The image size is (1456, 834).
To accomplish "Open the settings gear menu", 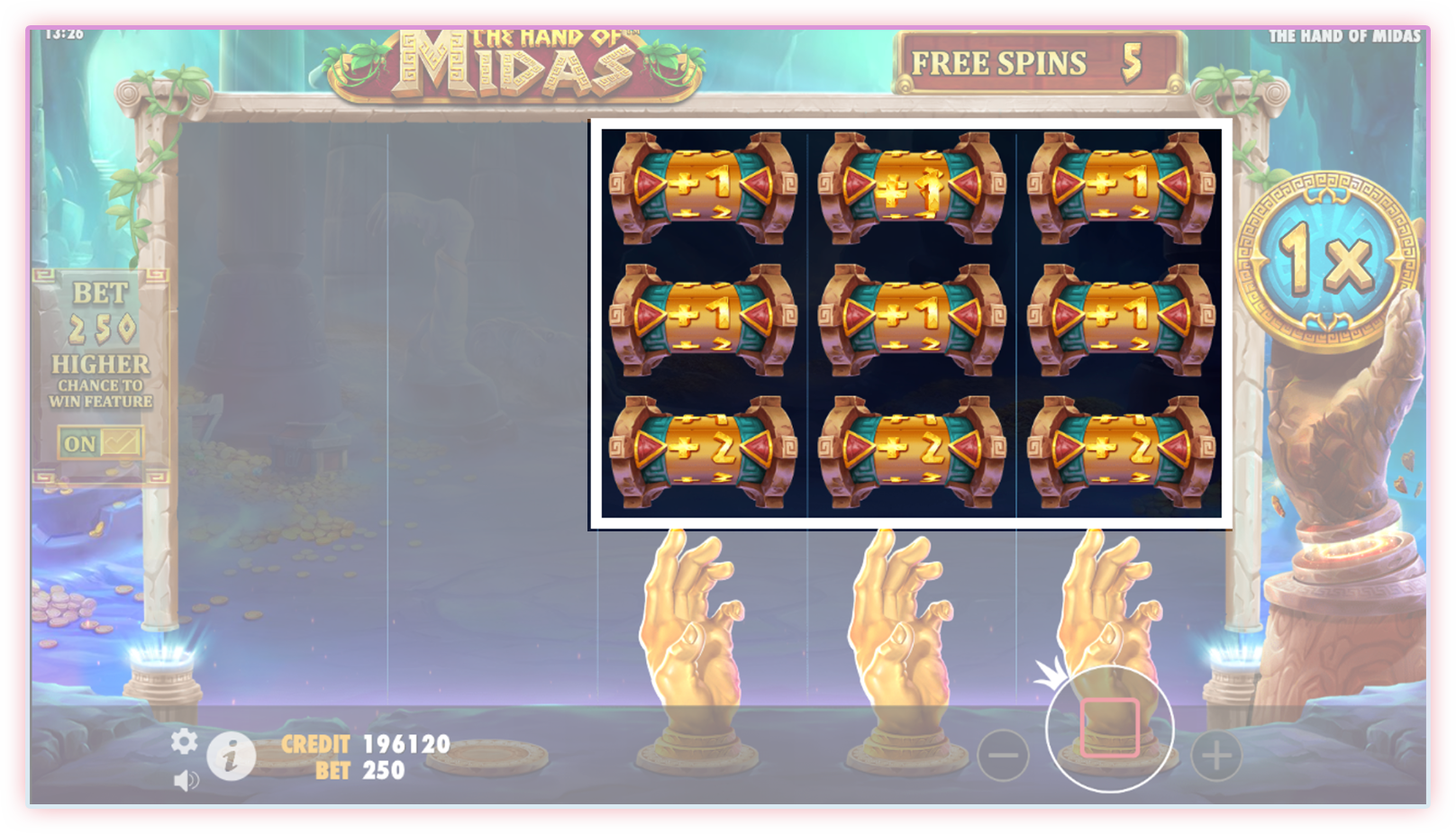I will [x=184, y=741].
